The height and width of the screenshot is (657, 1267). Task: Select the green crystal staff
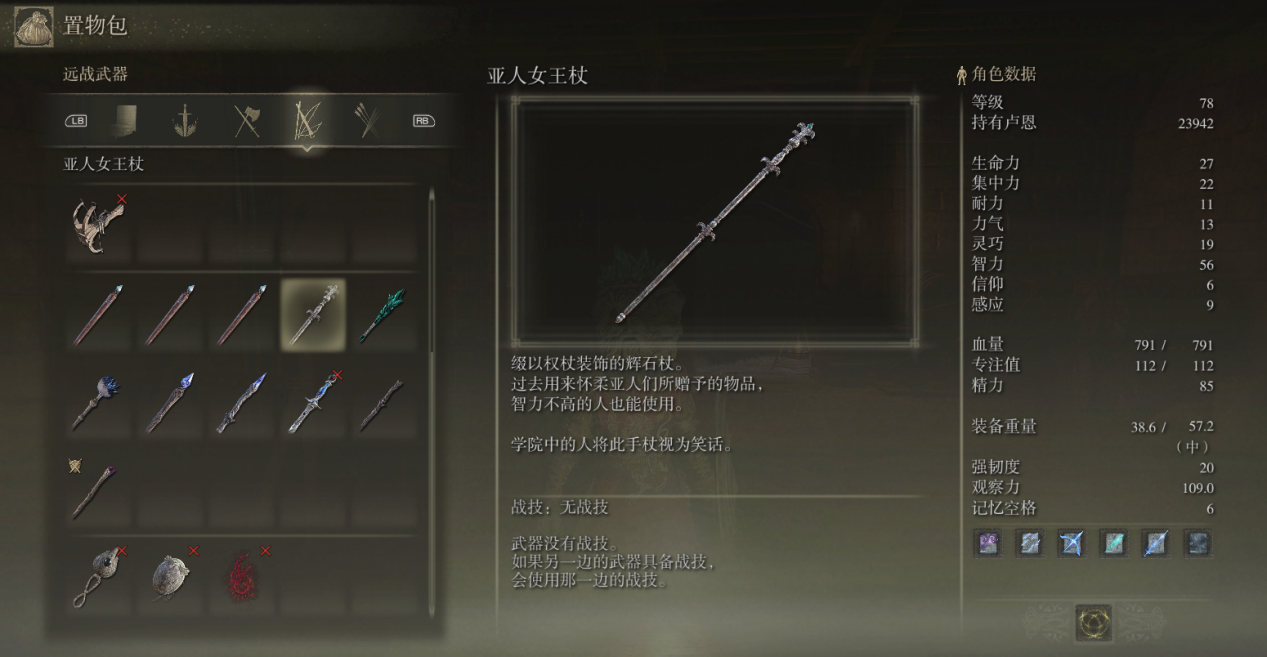(383, 314)
